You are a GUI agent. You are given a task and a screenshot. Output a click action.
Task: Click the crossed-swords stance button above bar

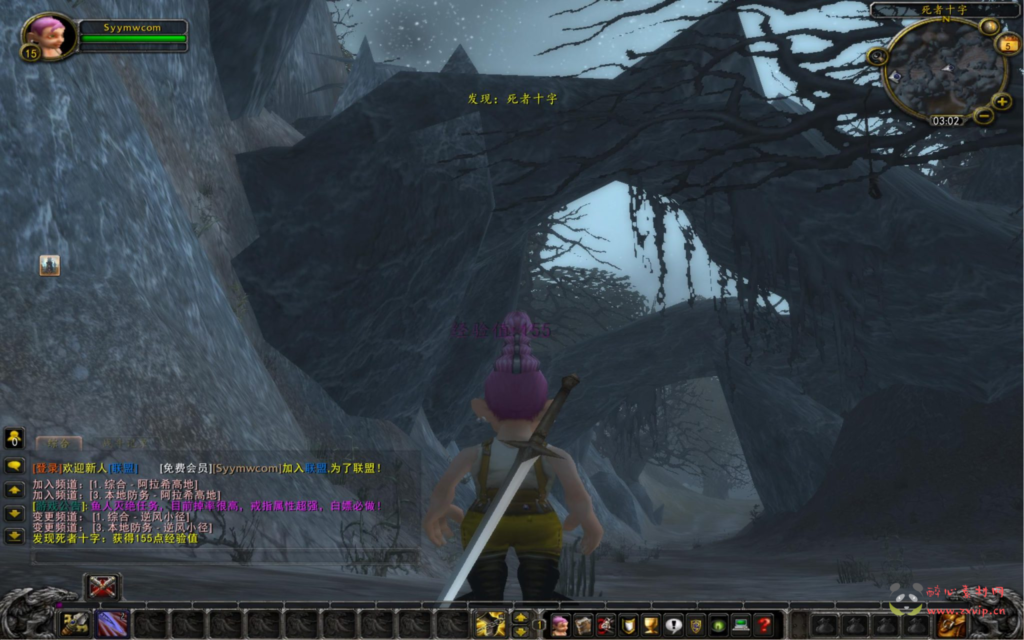[102, 587]
